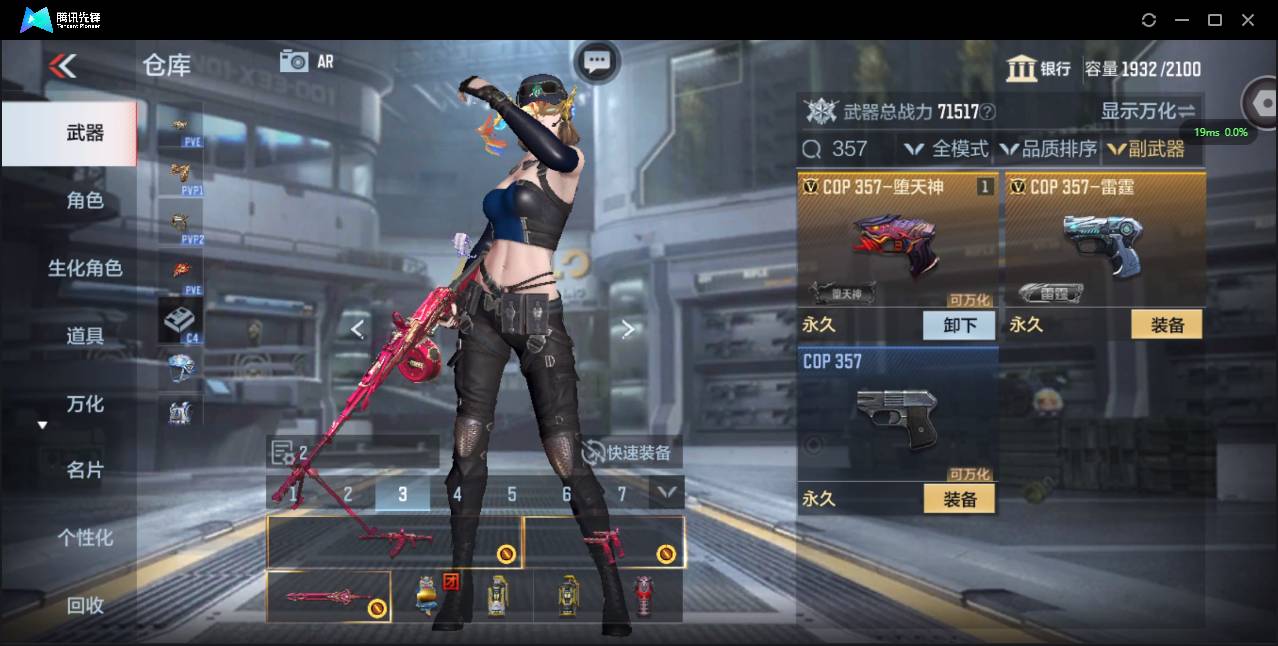Open the 万化 tab
The image size is (1278, 646).
click(84, 403)
